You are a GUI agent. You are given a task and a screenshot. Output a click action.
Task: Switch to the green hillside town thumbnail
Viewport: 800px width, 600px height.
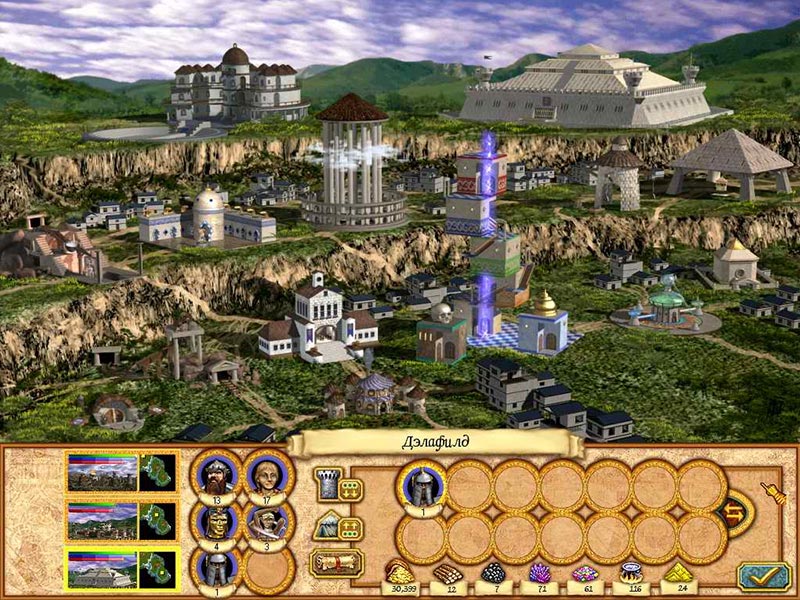click(100, 521)
